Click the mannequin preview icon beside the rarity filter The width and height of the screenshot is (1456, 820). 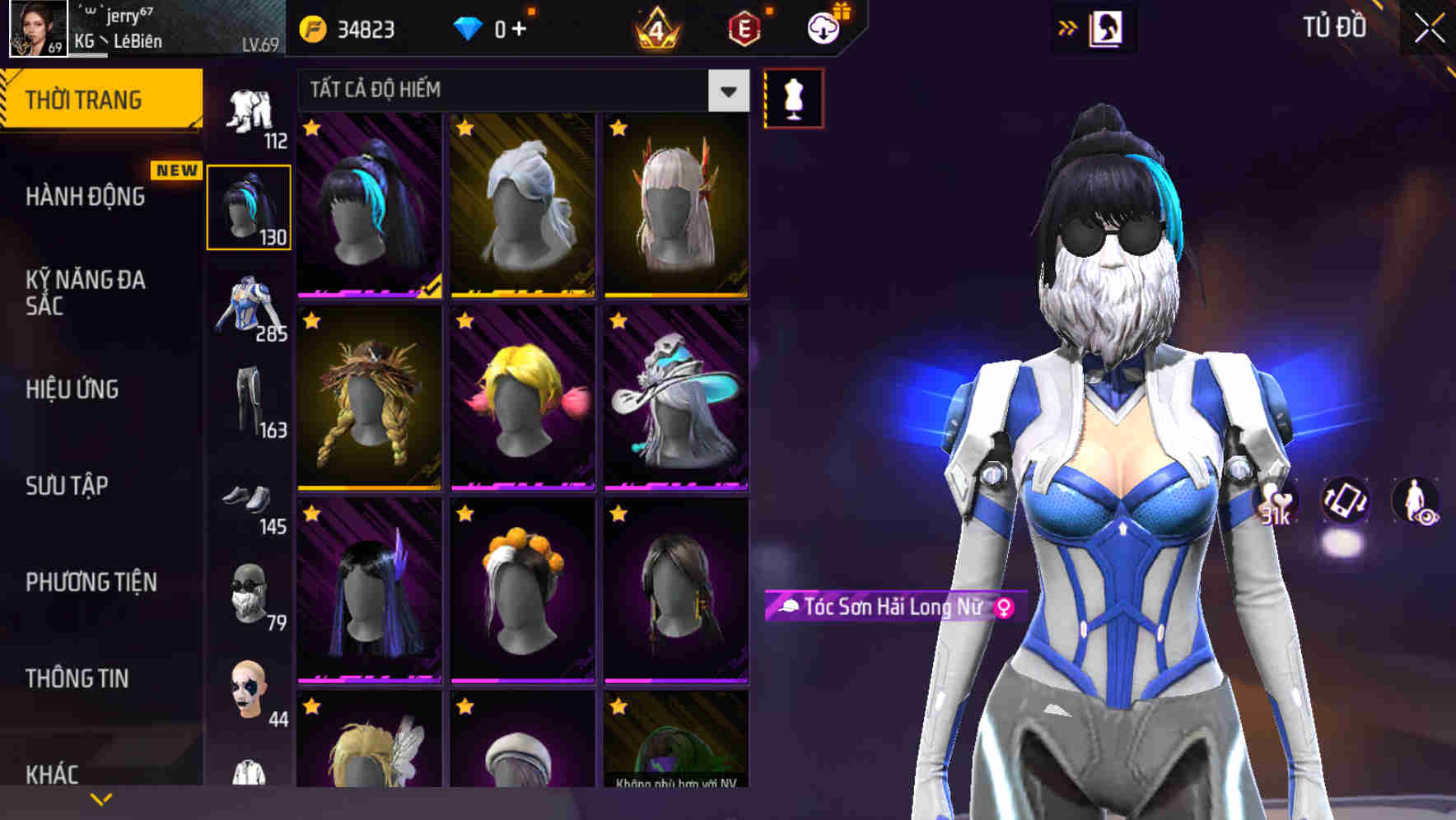pos(793,97)
